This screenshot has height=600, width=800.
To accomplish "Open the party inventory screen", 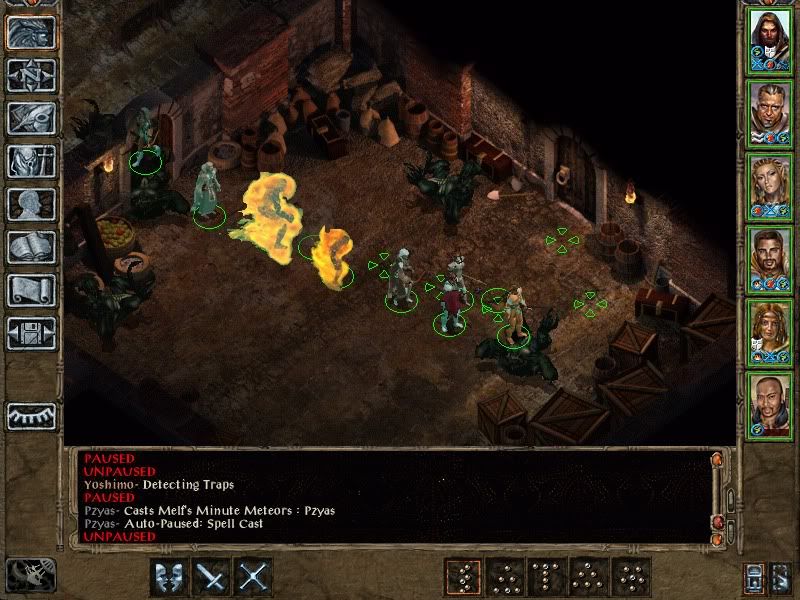I will 31,161.
